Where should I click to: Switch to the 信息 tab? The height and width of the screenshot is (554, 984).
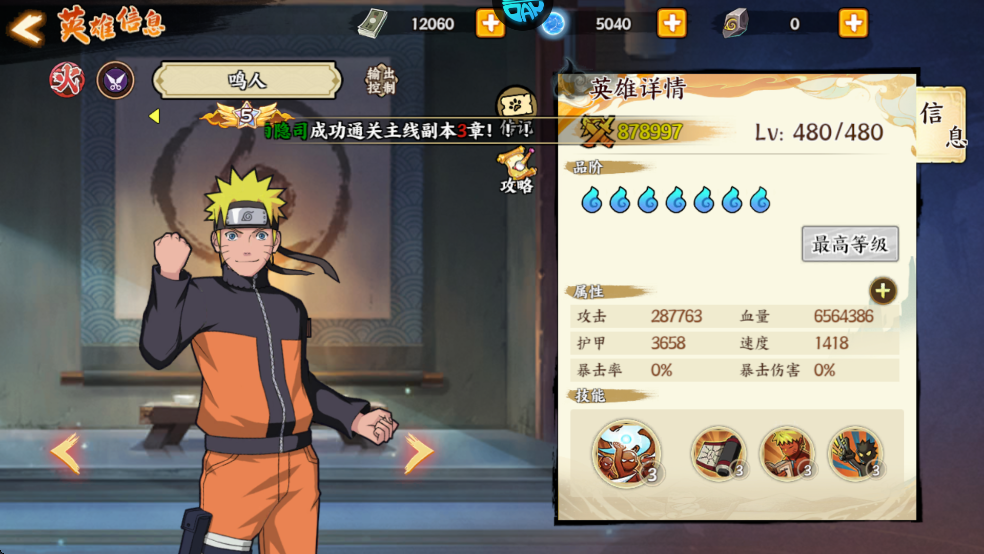(x=941, y=125)
